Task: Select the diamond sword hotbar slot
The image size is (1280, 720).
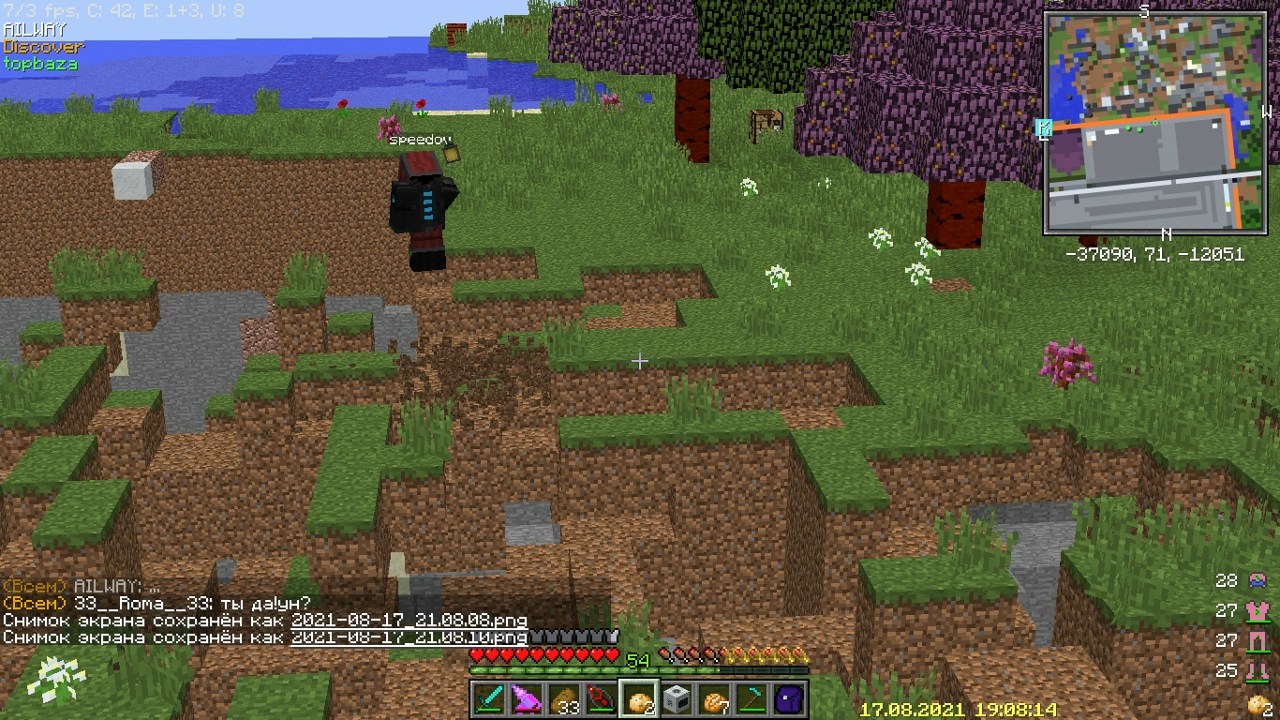Action: click(490, 699)
